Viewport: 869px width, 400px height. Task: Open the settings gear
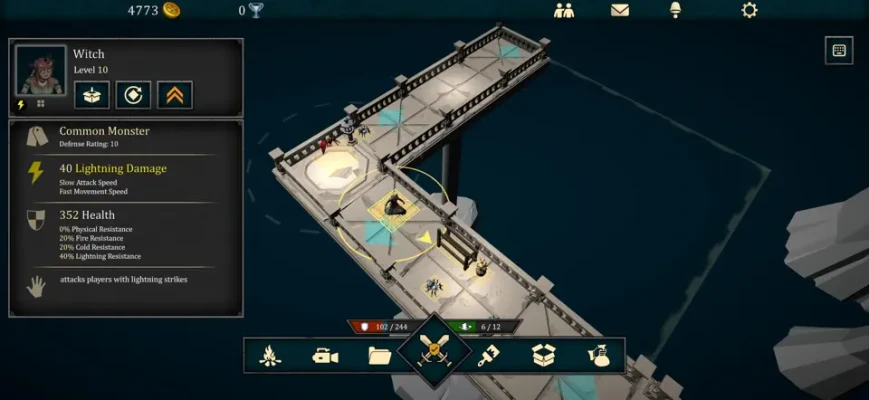749,10
